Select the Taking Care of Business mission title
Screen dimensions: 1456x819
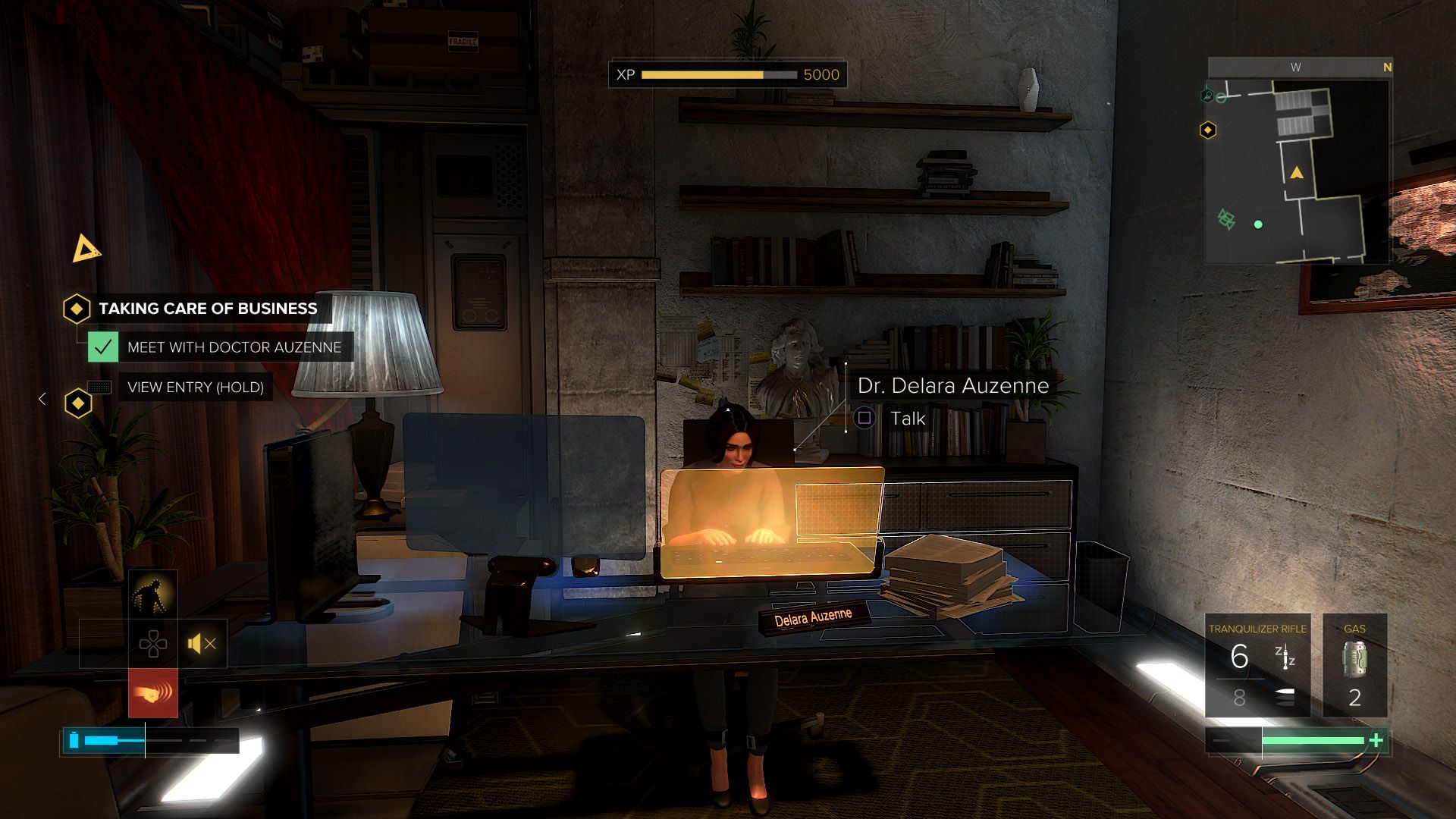208,309
